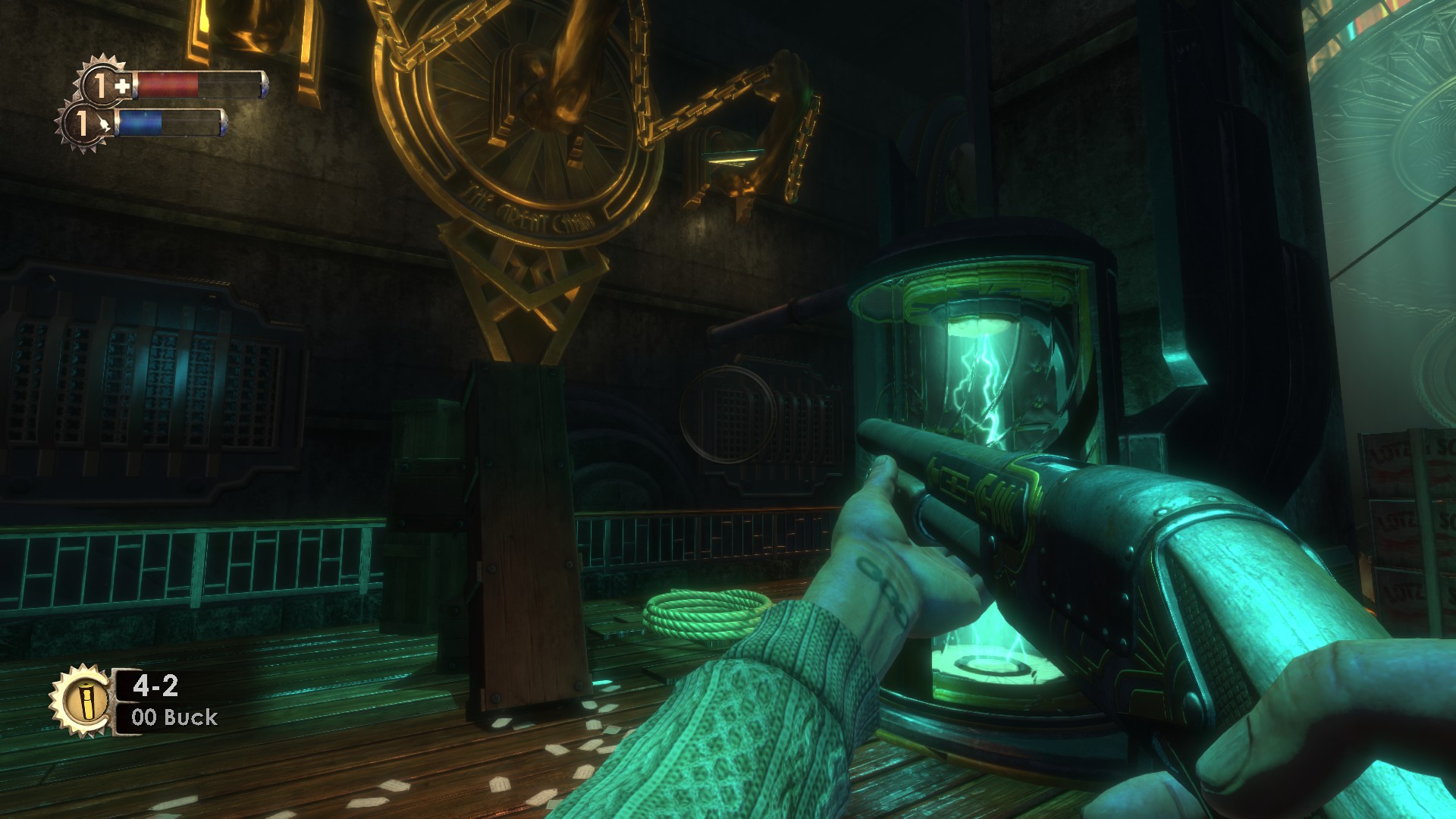Screen dimensions: 1456x819
Task: Select the EVE hypo syringe gear icon
Action: [x=83, y=124]
